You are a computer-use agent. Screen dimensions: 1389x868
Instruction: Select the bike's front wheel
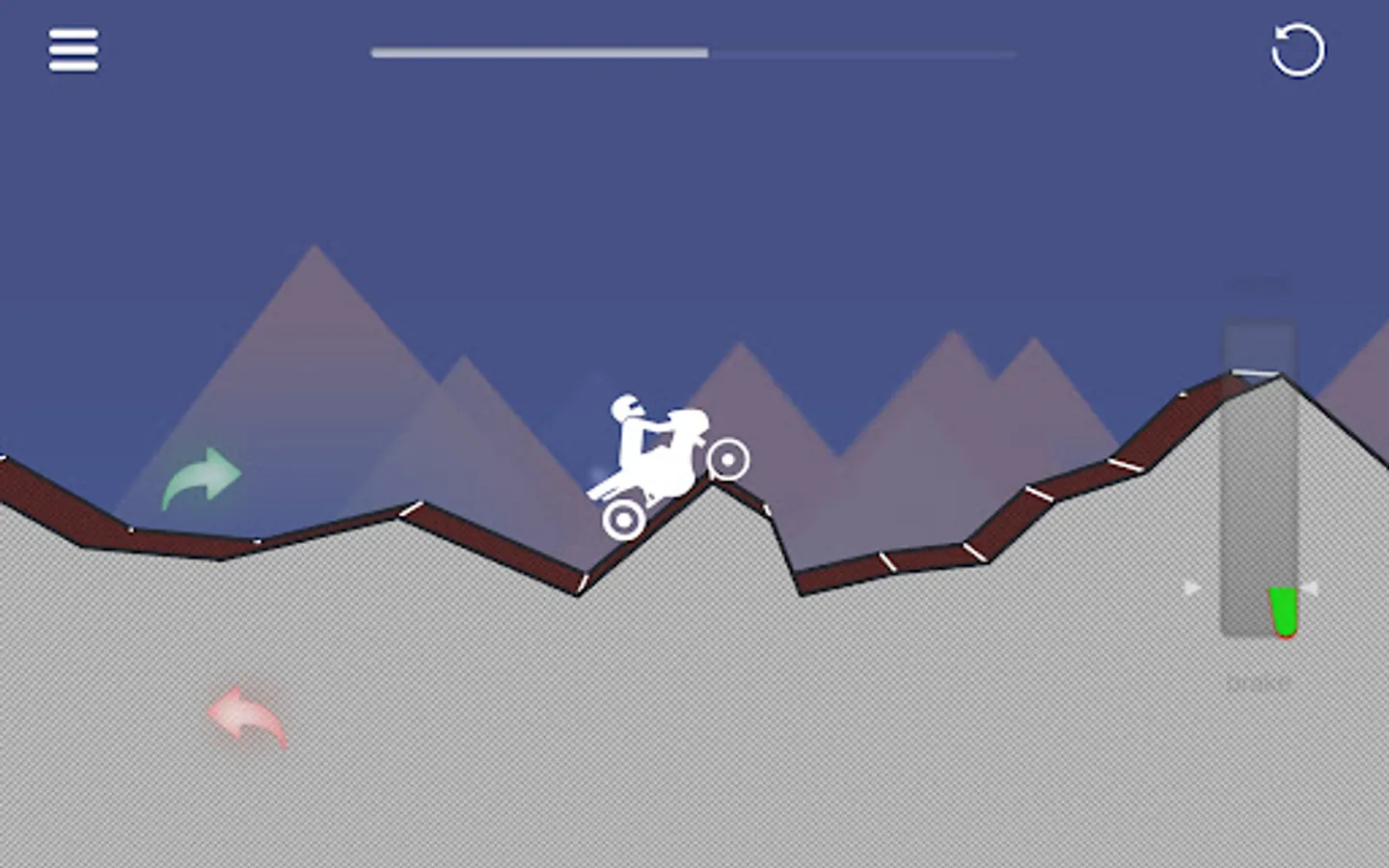click(730, 460)
